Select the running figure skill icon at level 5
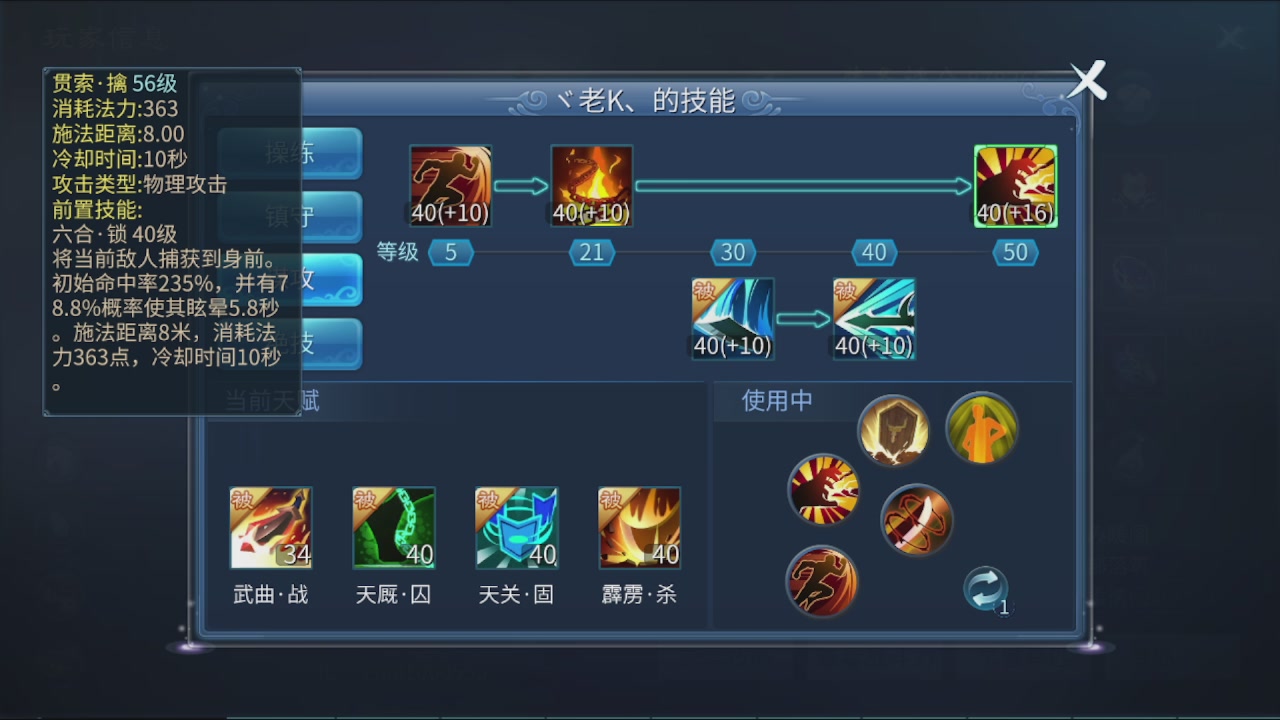Screen dimensions: 1280x720 click(450, 185)
